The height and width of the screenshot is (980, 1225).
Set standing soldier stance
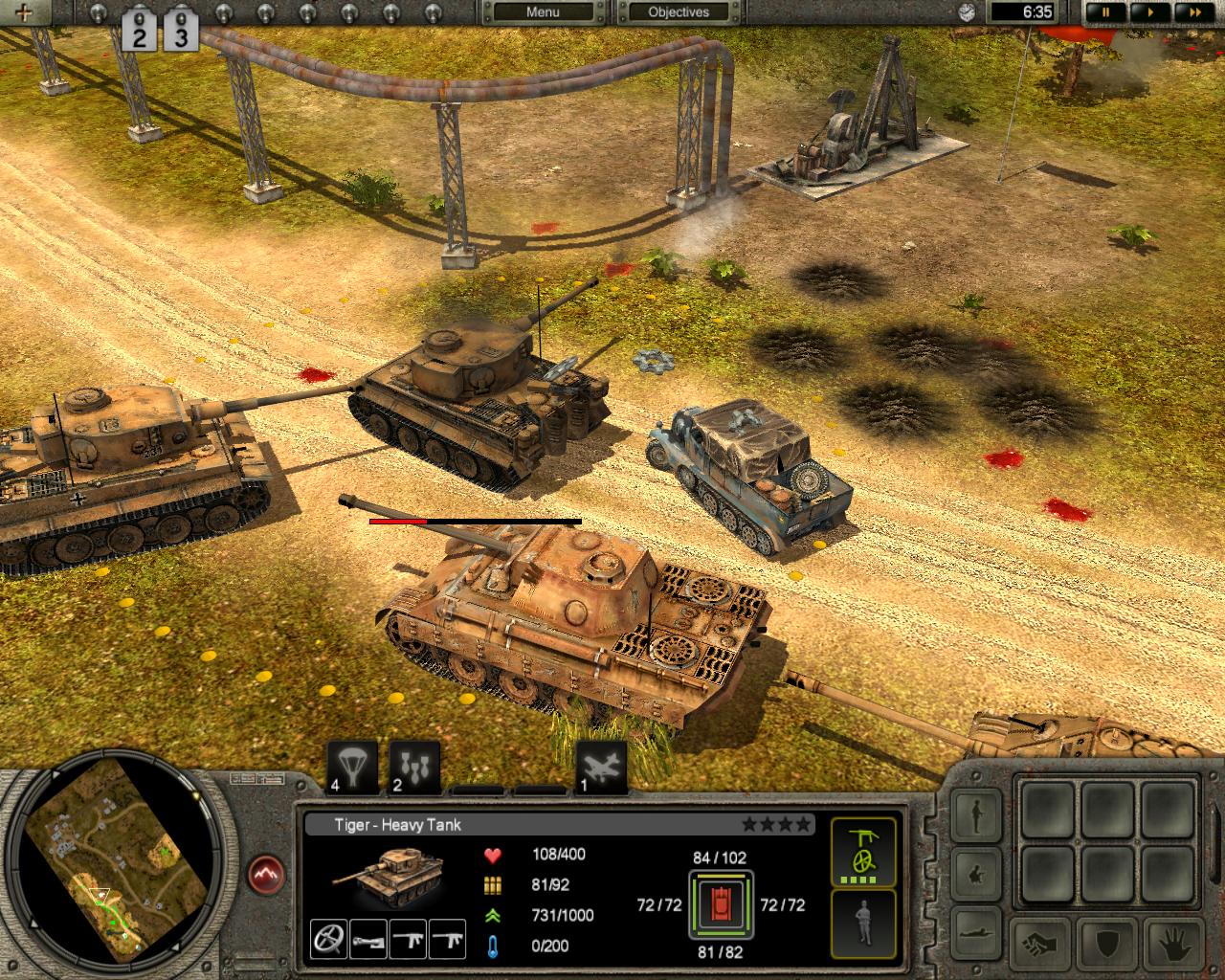977,814
